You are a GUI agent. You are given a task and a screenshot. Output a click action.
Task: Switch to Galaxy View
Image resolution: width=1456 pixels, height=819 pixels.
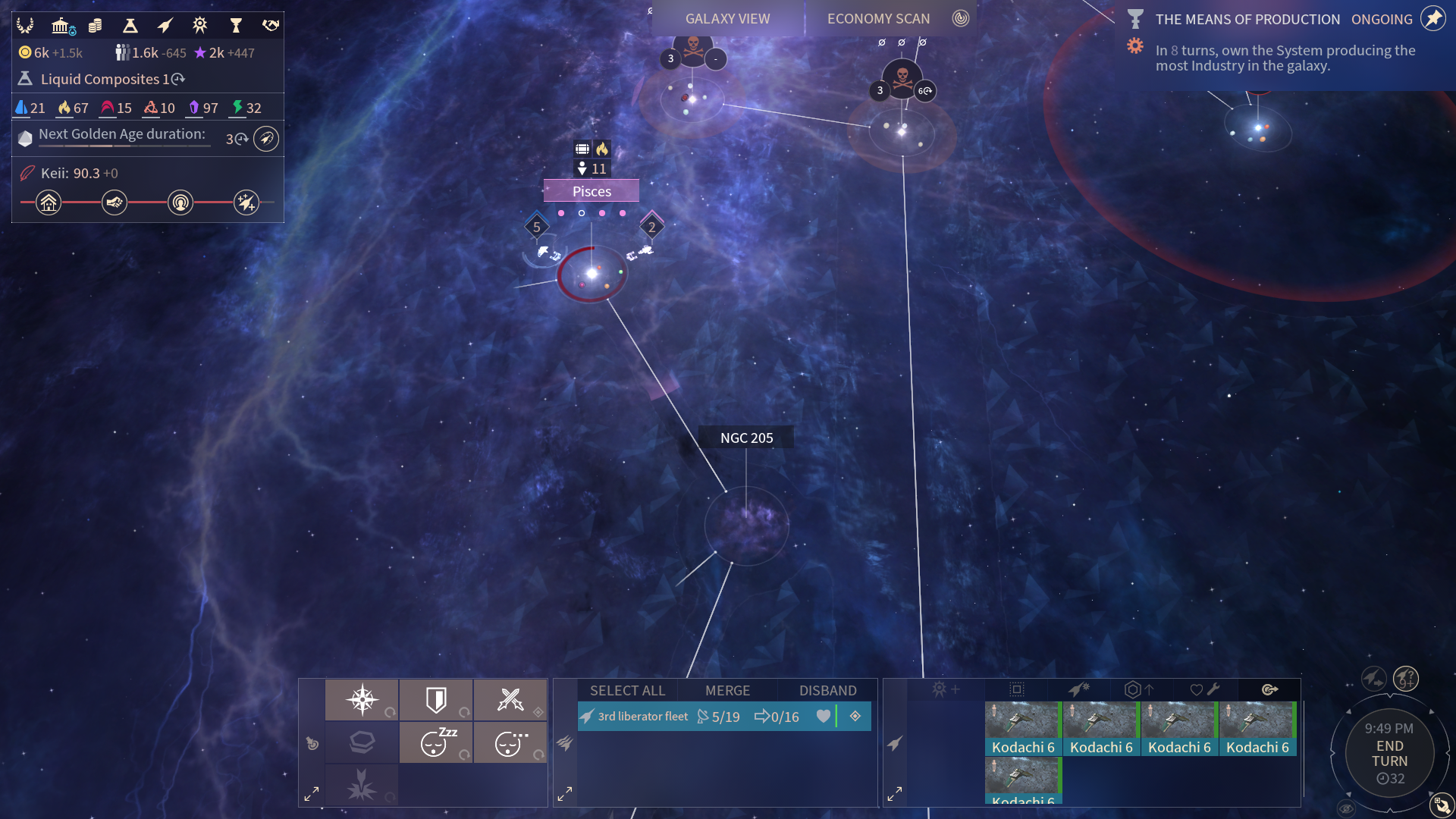pyautogui.click(x=727, y=19)
